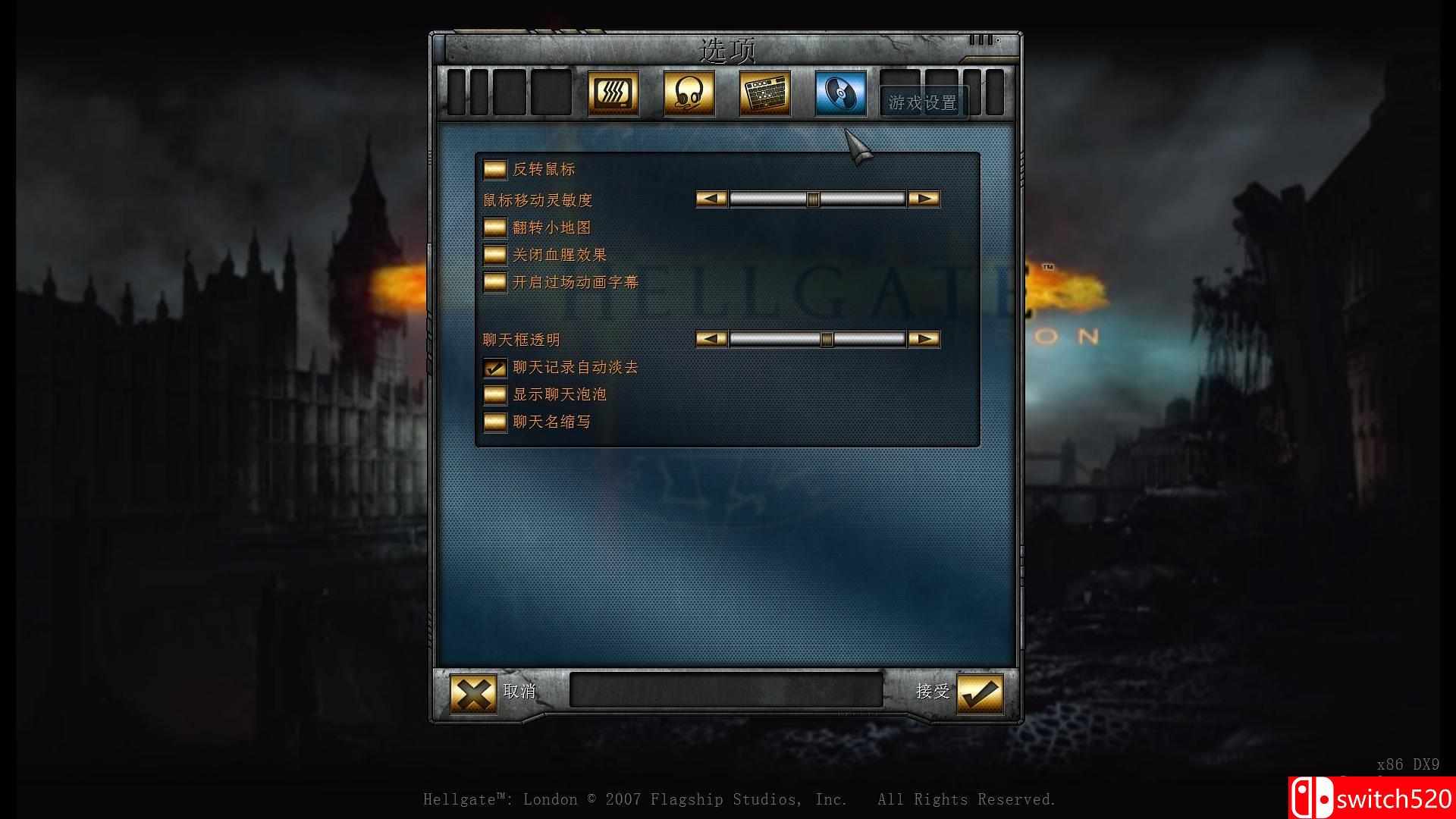Select the headset voice settings icon
The width and height of the screenshot is (1456, 819).
(689, 93)
